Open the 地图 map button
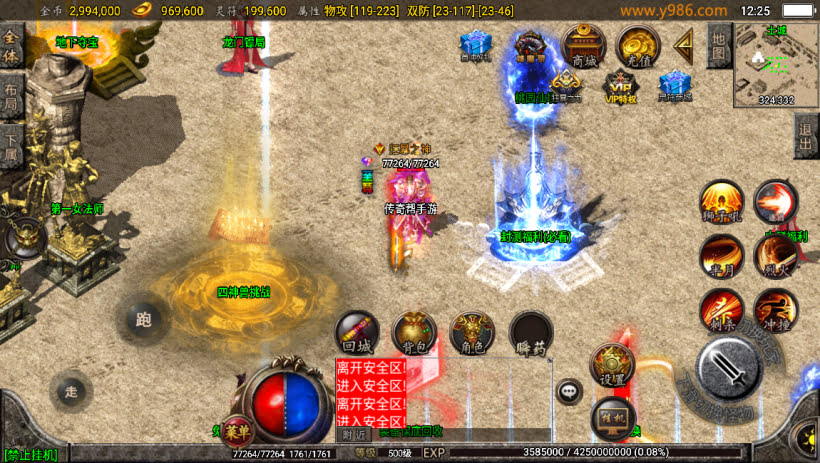This screenshot has width=820, height=463. coord(718,45)
